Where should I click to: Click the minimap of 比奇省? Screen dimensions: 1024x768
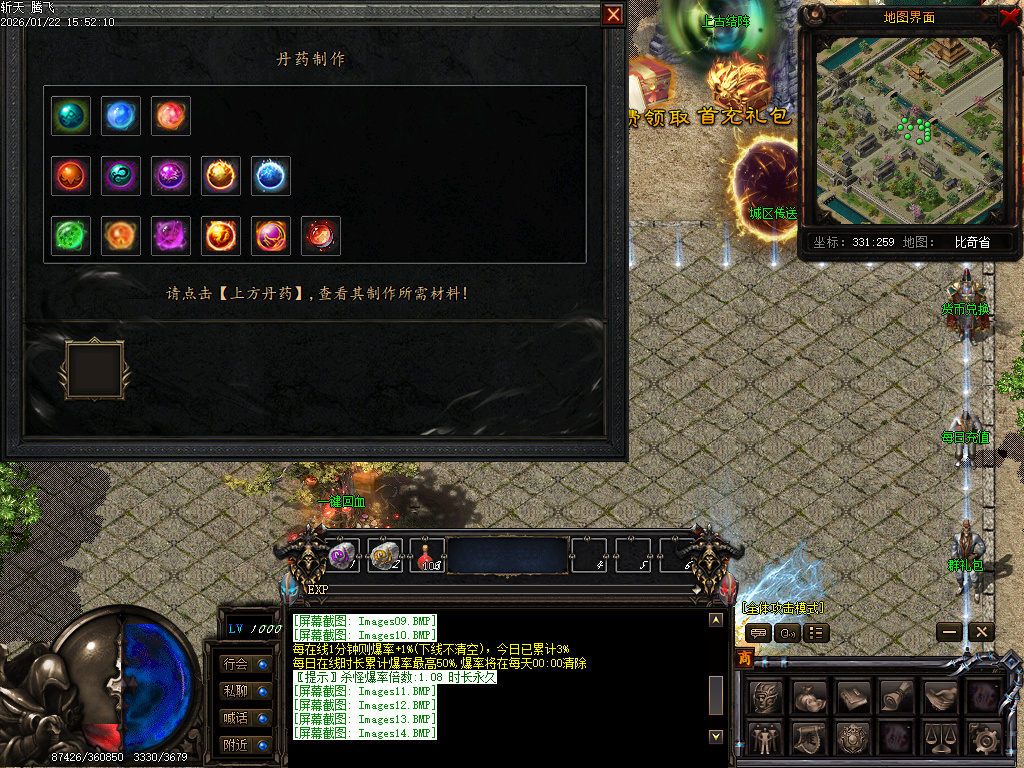(907, 131)
